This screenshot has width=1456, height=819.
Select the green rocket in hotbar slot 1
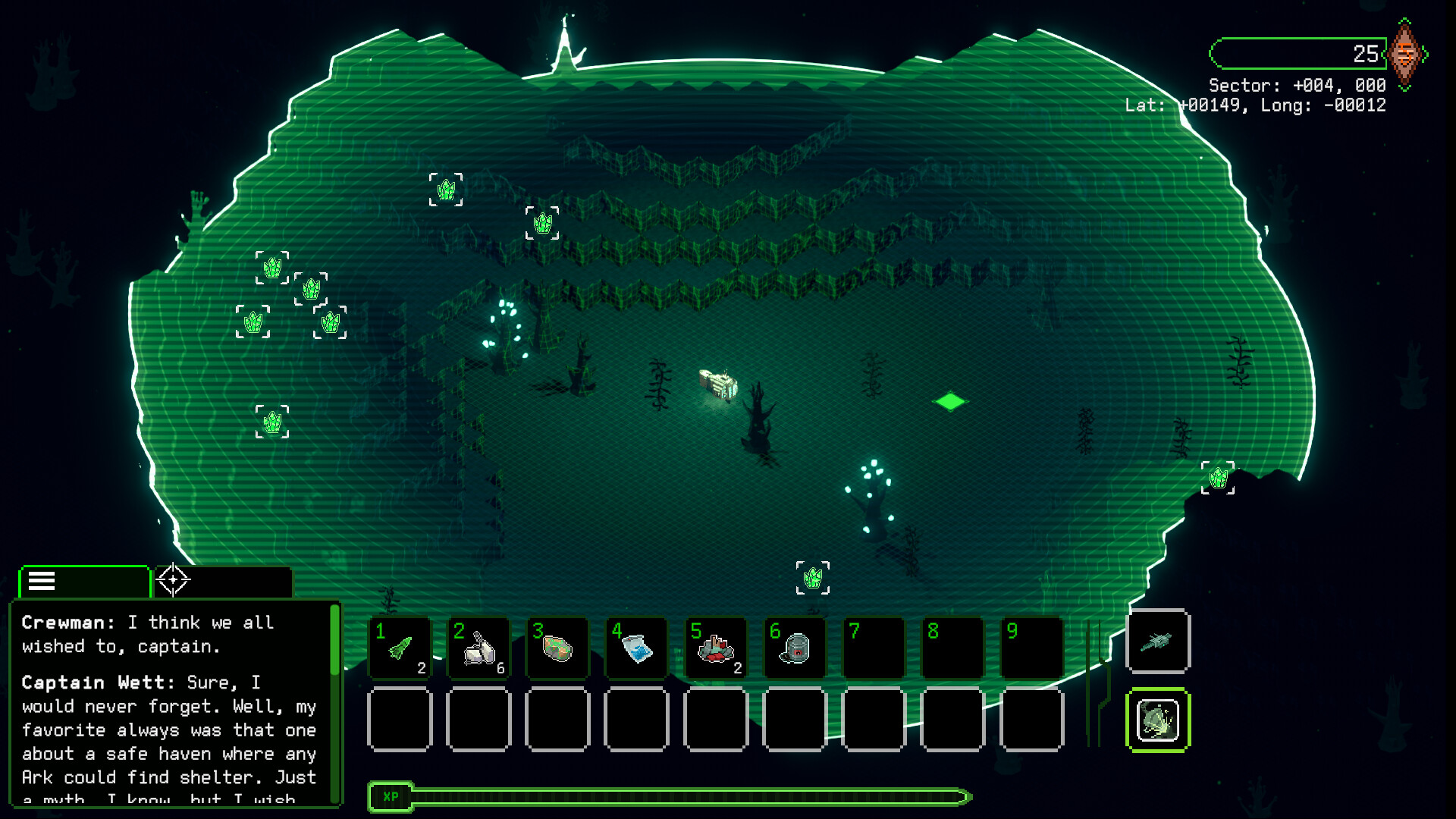(400, 648)
